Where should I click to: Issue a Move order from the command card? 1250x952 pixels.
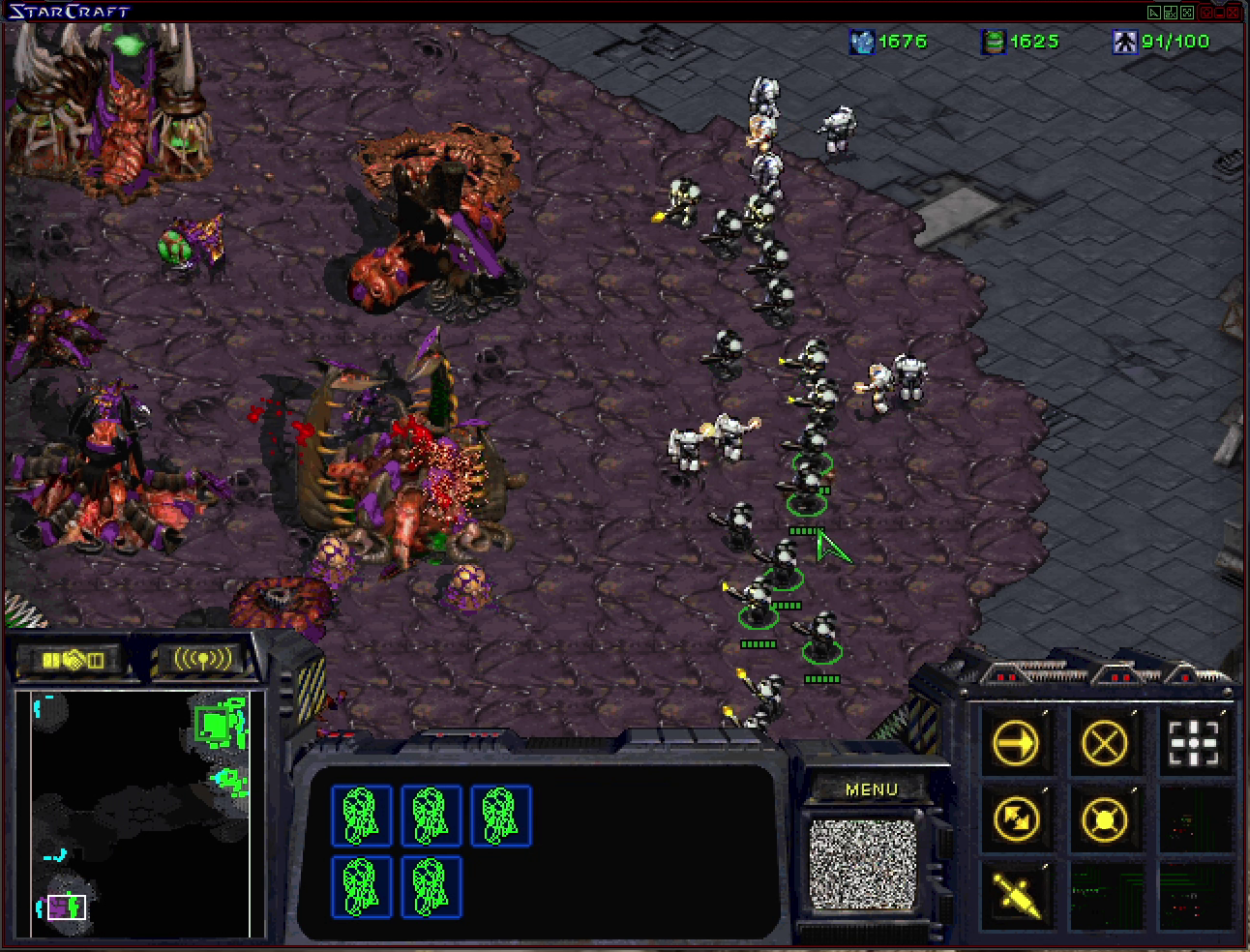(x=1017, y=742)
